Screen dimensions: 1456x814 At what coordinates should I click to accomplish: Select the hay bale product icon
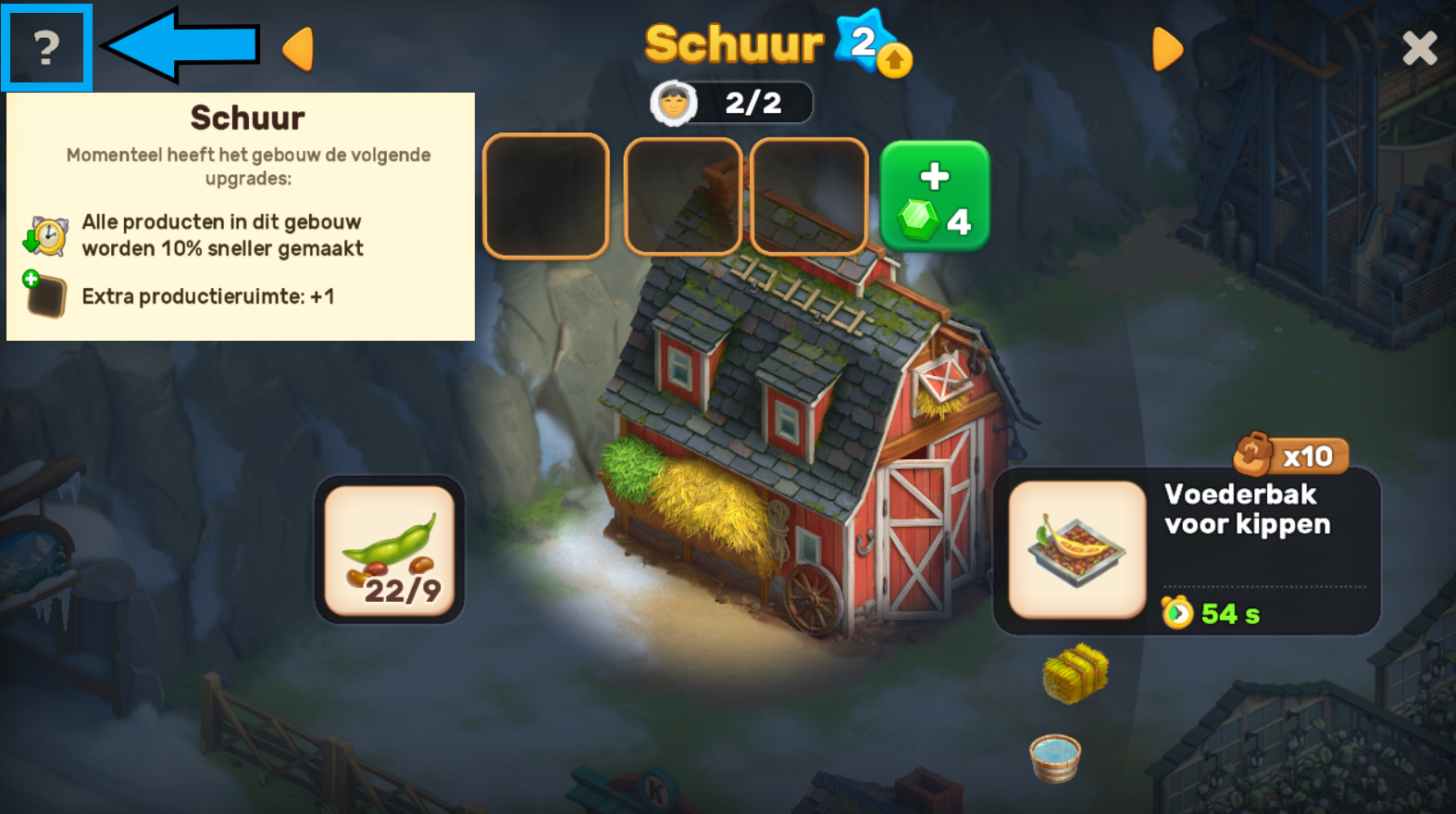1075,673
